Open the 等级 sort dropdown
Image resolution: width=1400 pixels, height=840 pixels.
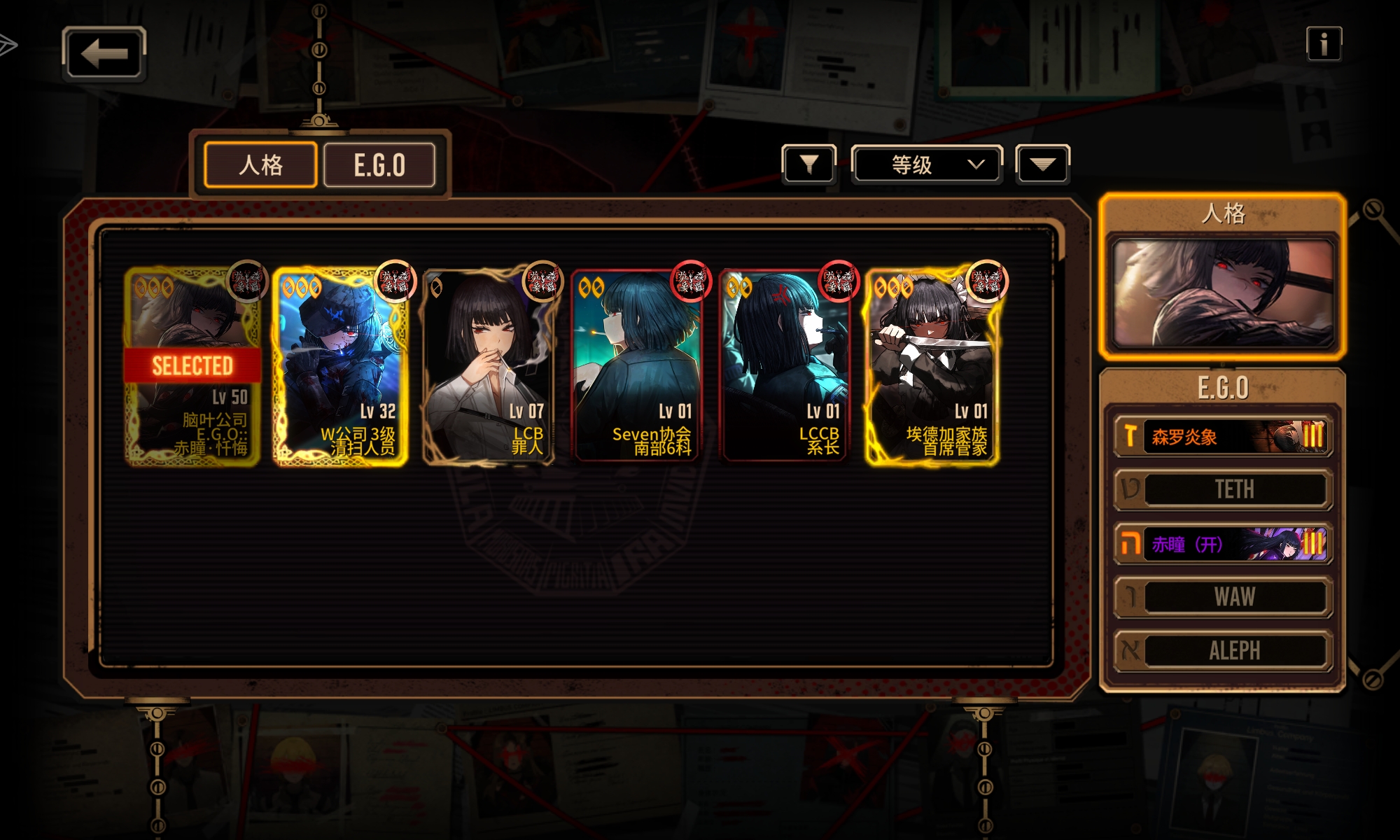point(927,164)
